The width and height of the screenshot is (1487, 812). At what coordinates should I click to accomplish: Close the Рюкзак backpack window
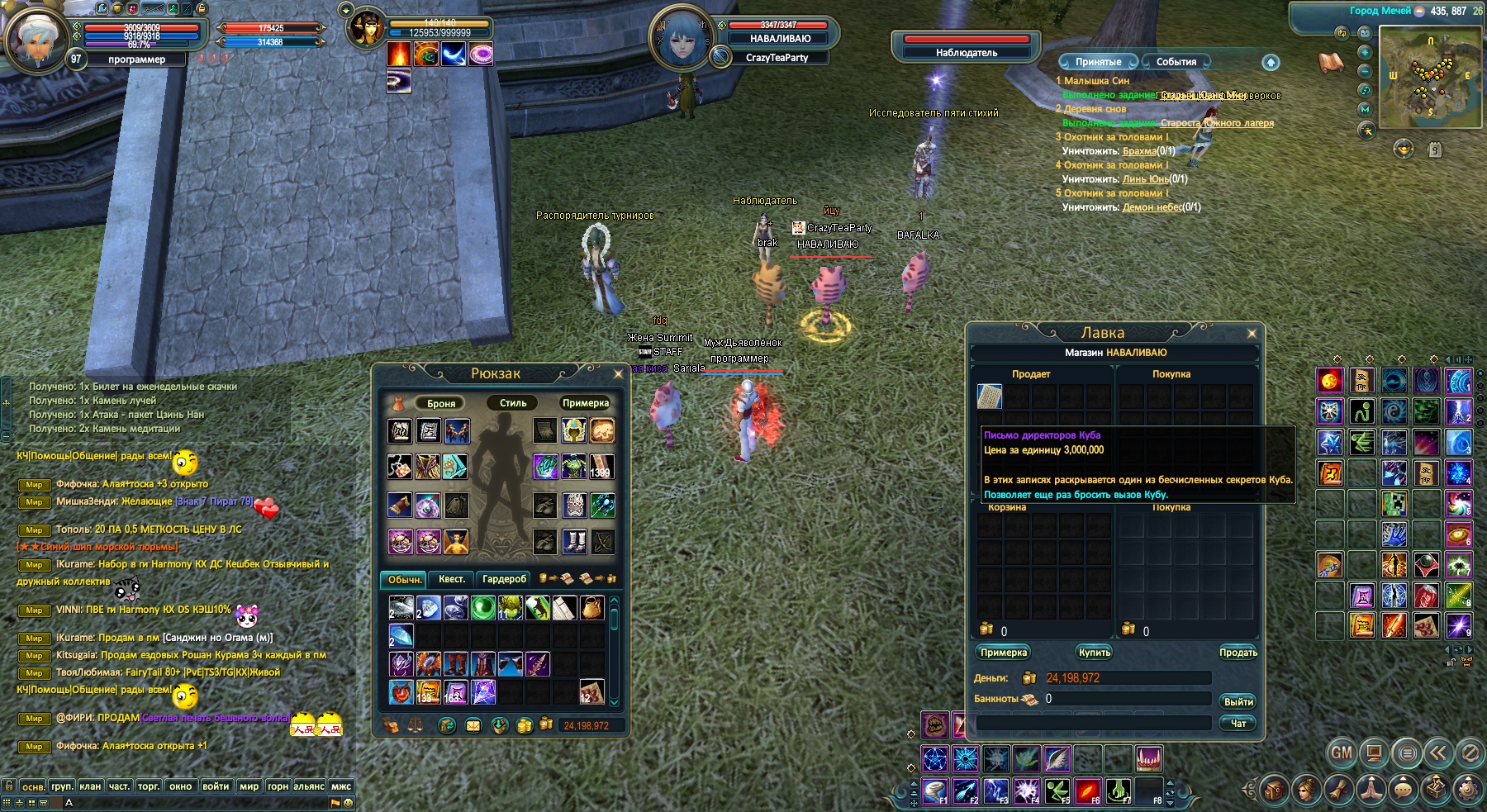pyautogui.click(x=618, y=374)
